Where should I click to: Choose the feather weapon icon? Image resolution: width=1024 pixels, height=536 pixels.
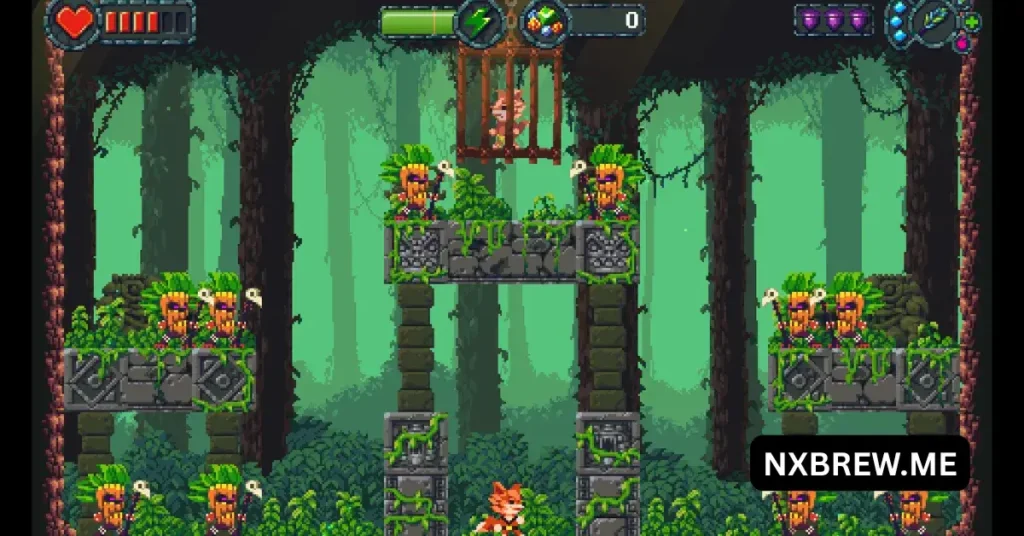[x=936, y=21]
